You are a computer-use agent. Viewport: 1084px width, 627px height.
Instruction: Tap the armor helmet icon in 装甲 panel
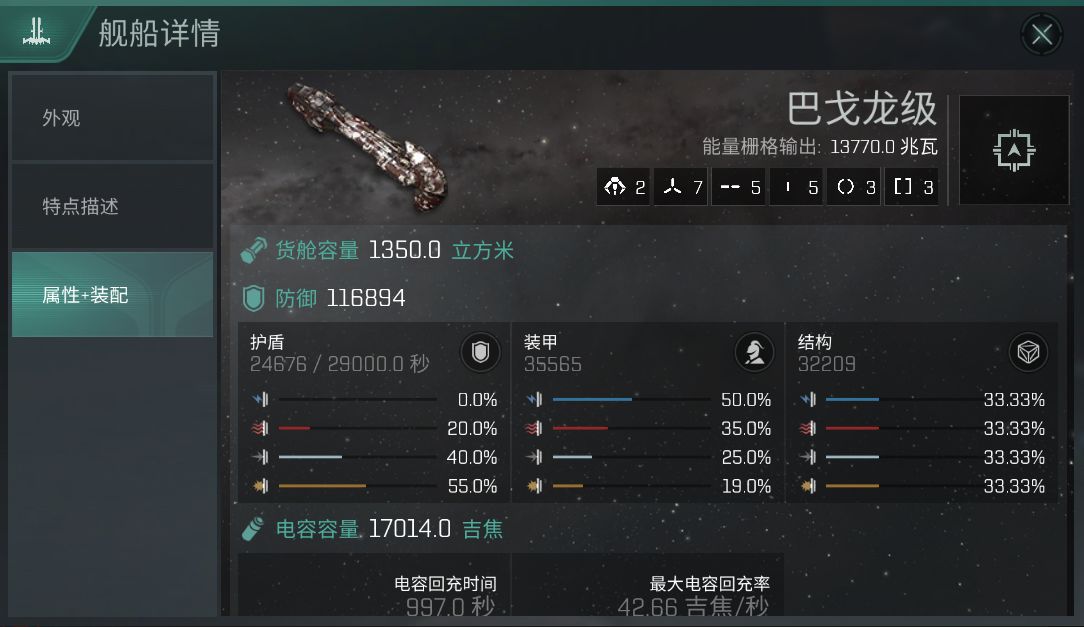754,352
